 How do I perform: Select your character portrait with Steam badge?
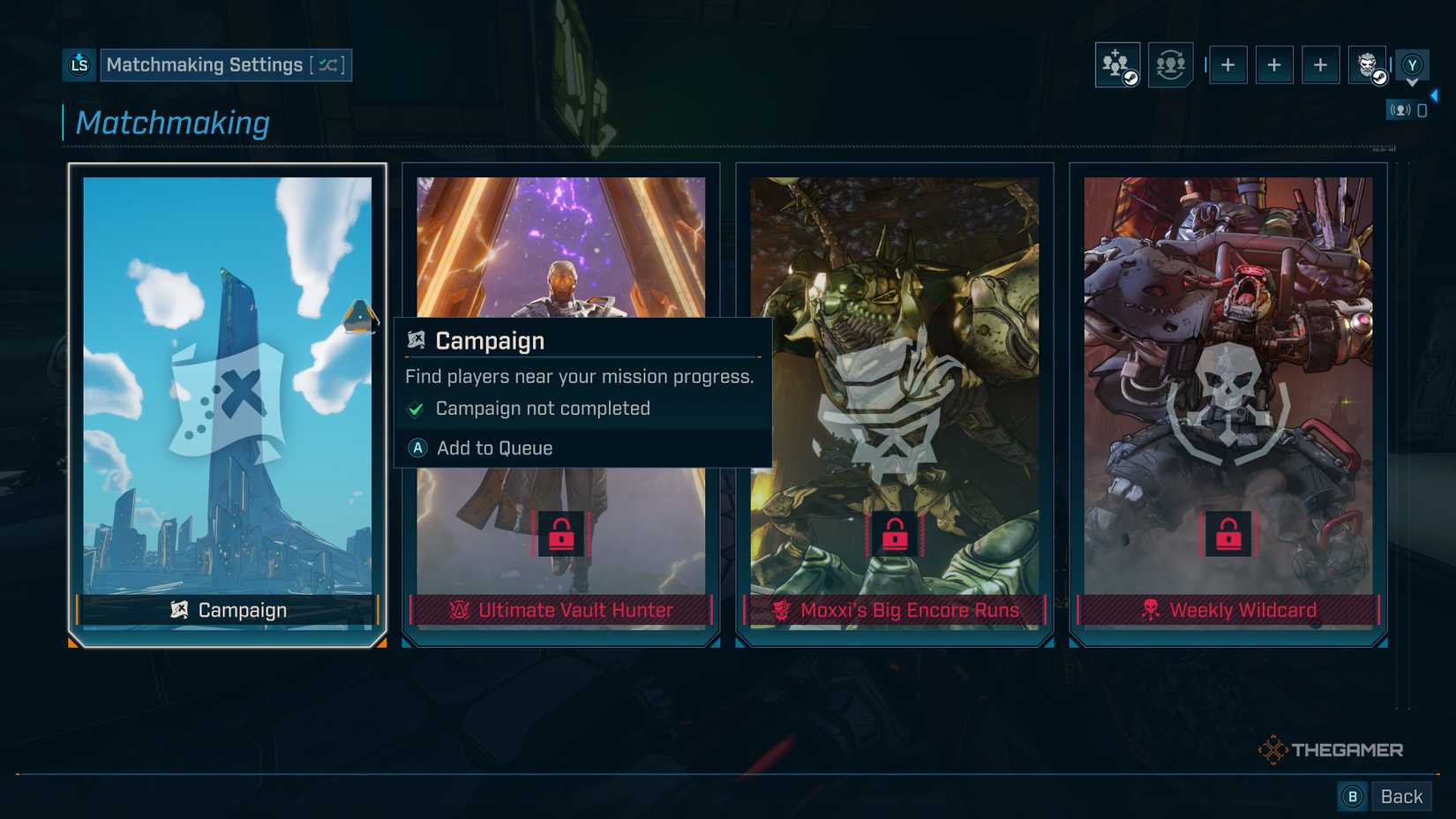[1366, 64]
